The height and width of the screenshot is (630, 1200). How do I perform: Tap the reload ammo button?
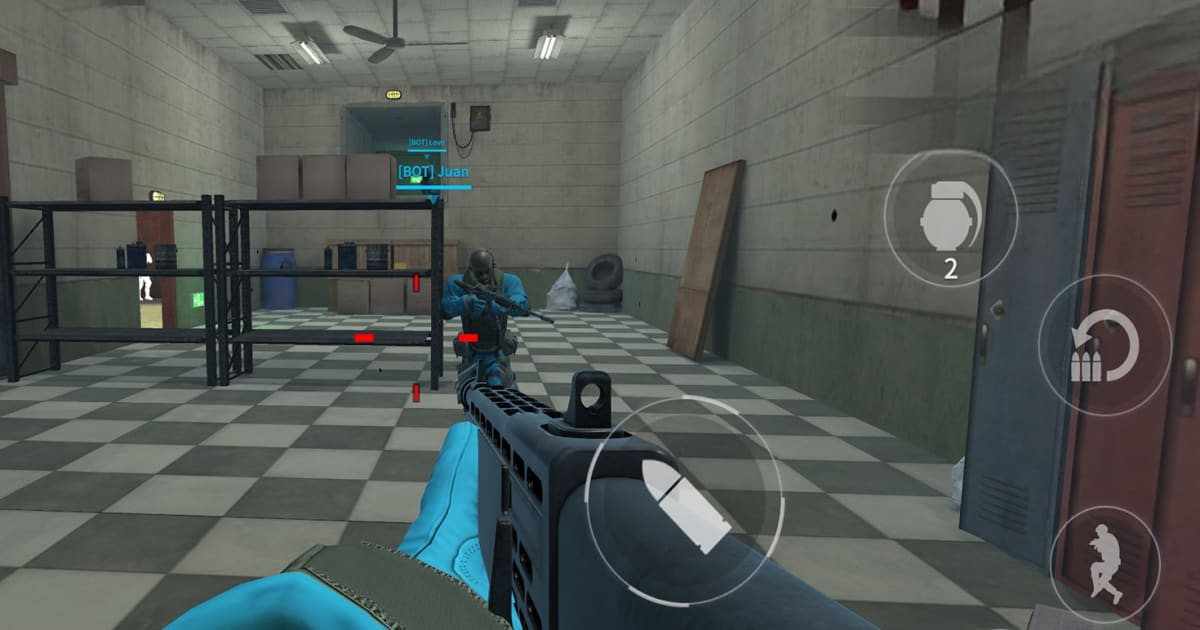point(1104,345)
